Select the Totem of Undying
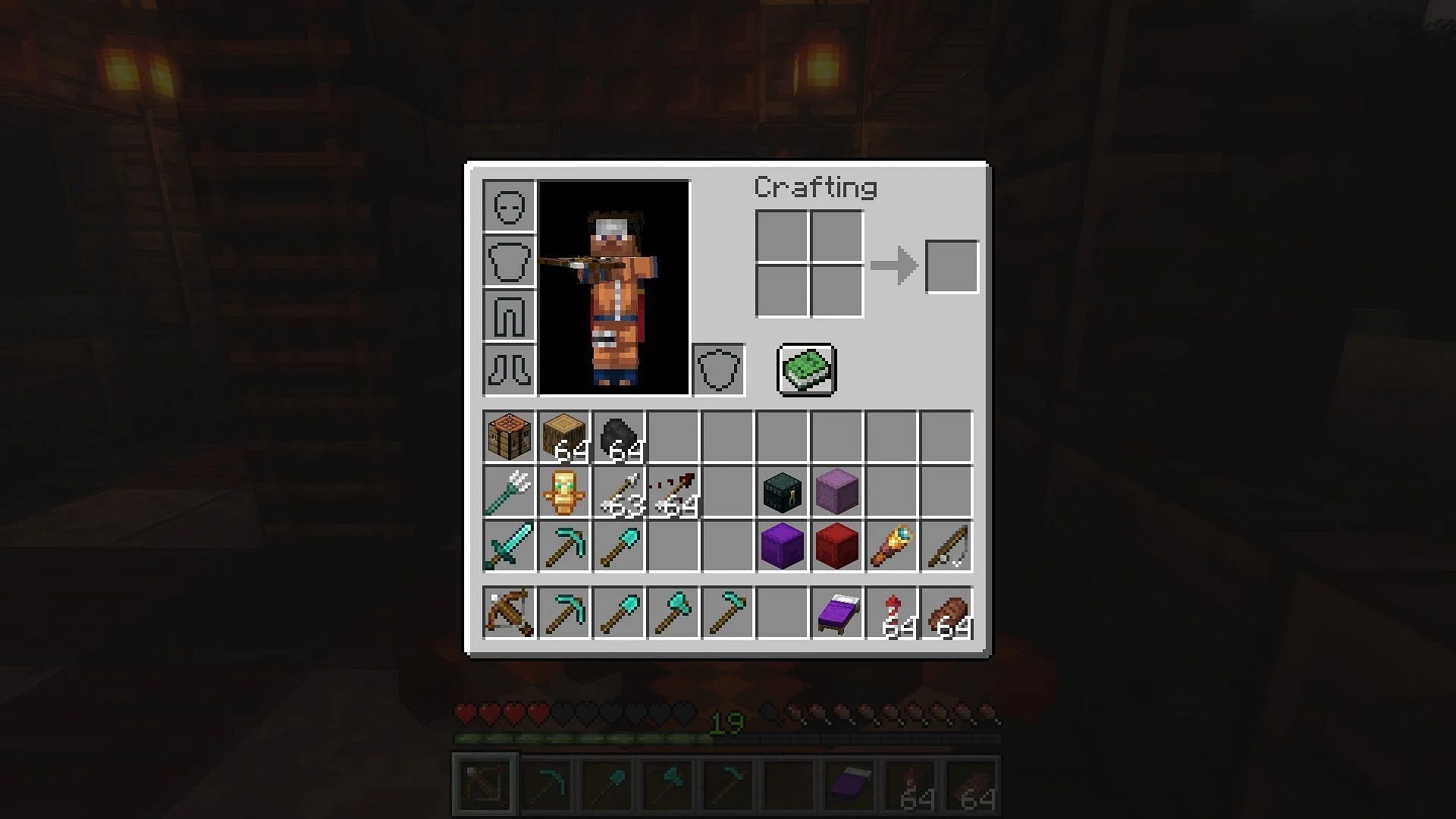 (x=564, y=489)
